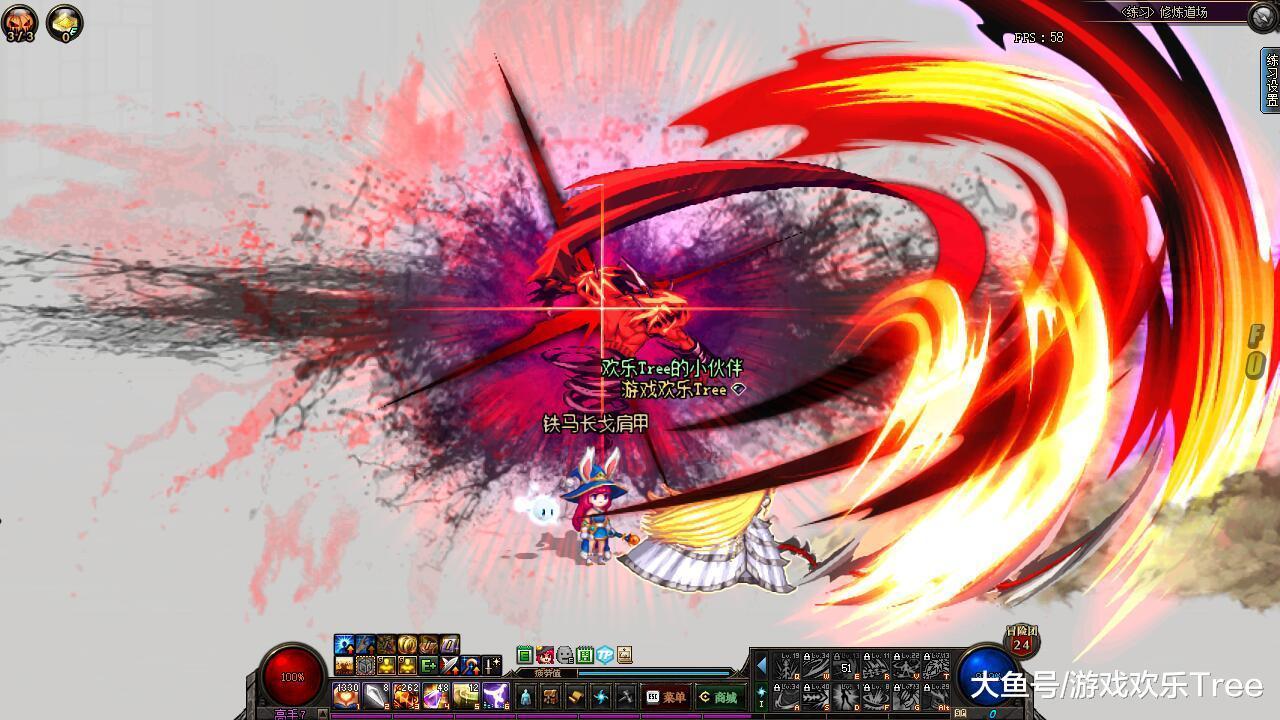Open the inventory icon in the bottom menu bar

coord(550,697)
